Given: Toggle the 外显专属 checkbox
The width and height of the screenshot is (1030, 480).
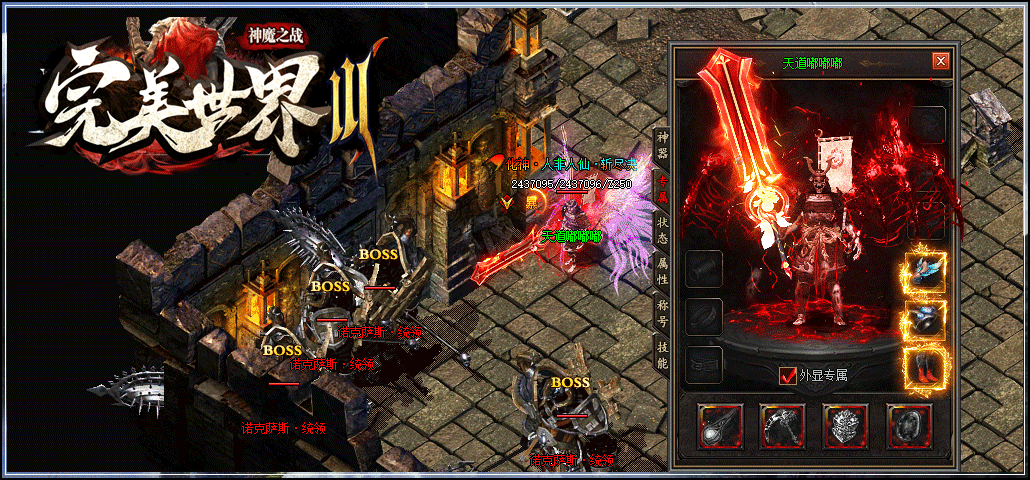Looking at the screenshot, I should tap(789, 376).
